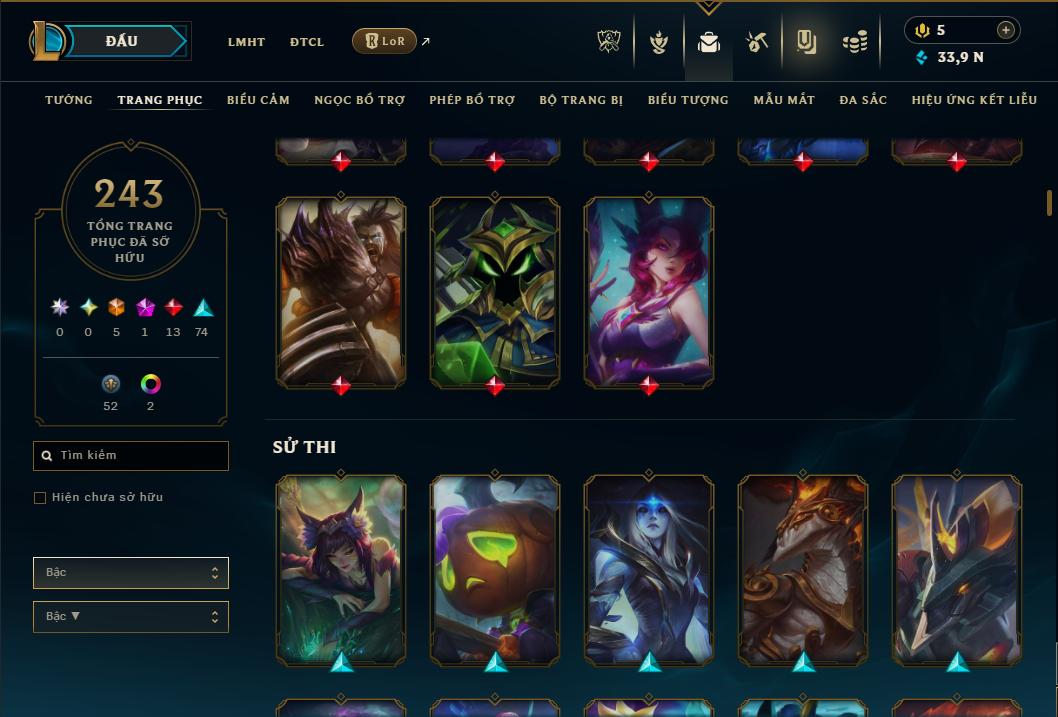This screenshot has height=717, width=1058.
Task: Select the PHÉP BỔ TRỢ tab
Action: [x=472, y=100]
